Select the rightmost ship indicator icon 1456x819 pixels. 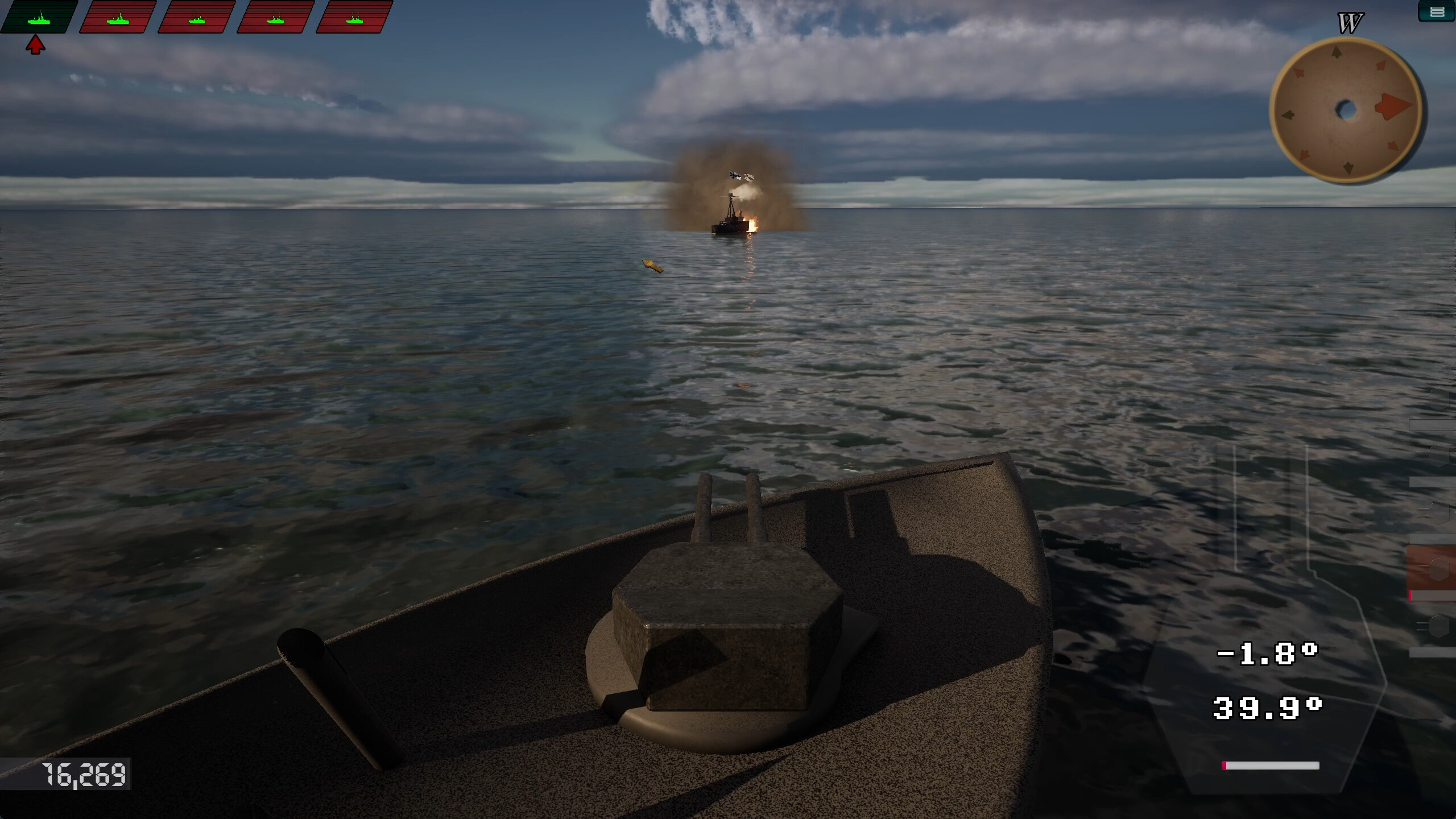pyautogui.click(x=355, y=17)
